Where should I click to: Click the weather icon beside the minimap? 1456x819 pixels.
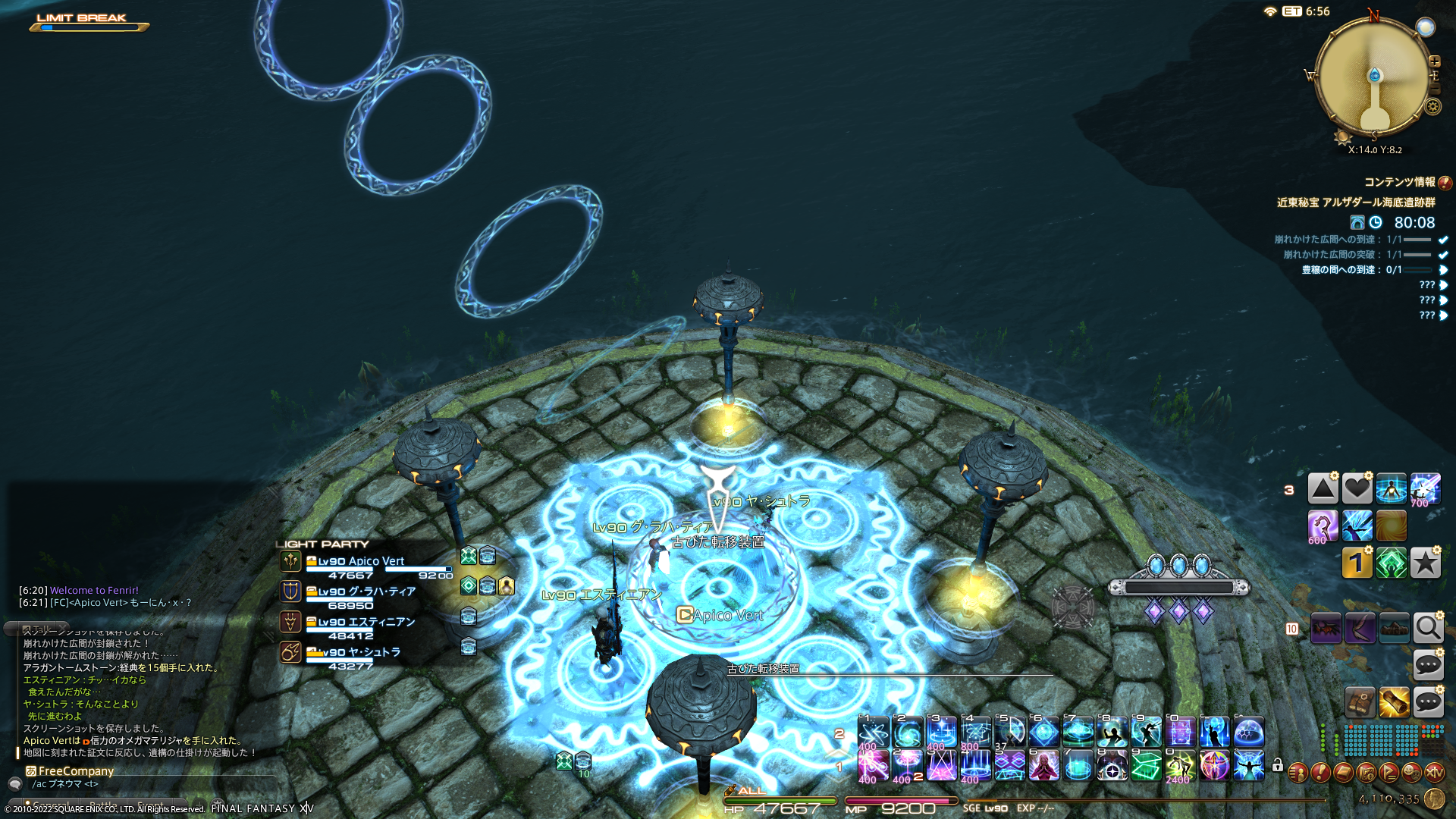(1426, 27)
